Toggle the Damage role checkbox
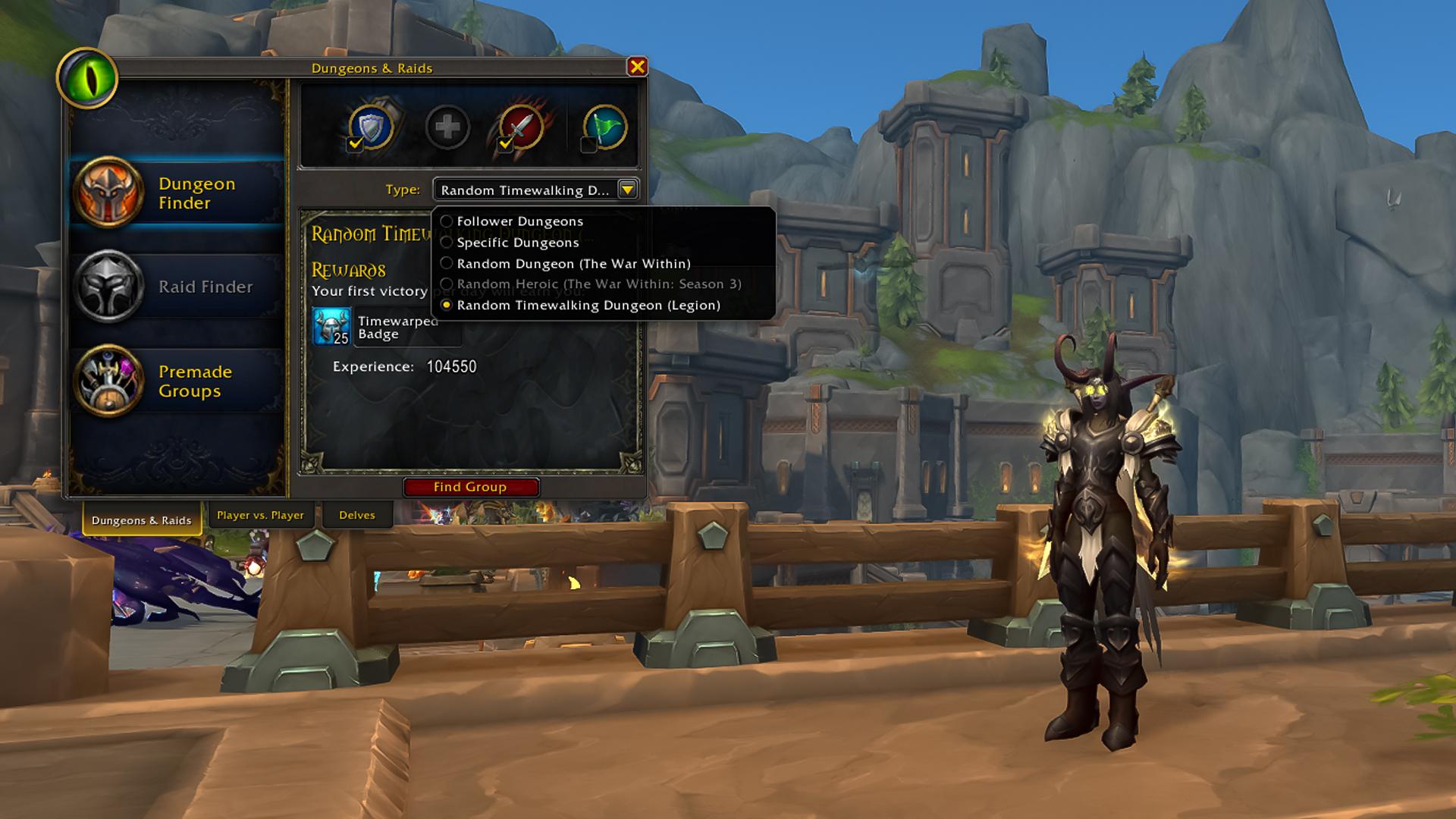The width and height of the screenshot is (1456, 819). pyautogui.click(x=505, y=143)
